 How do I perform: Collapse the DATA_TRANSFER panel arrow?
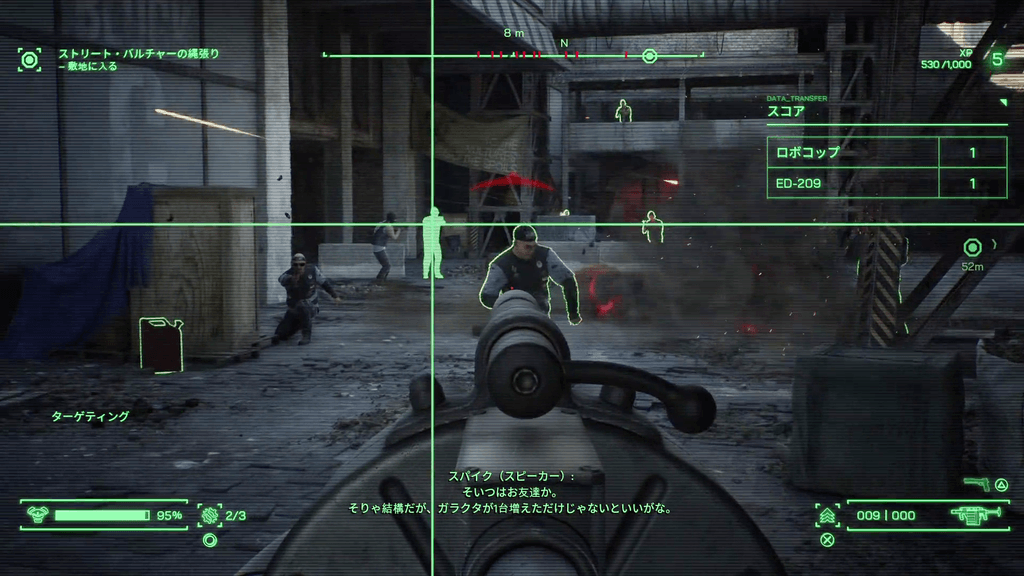click(1003, 102)
